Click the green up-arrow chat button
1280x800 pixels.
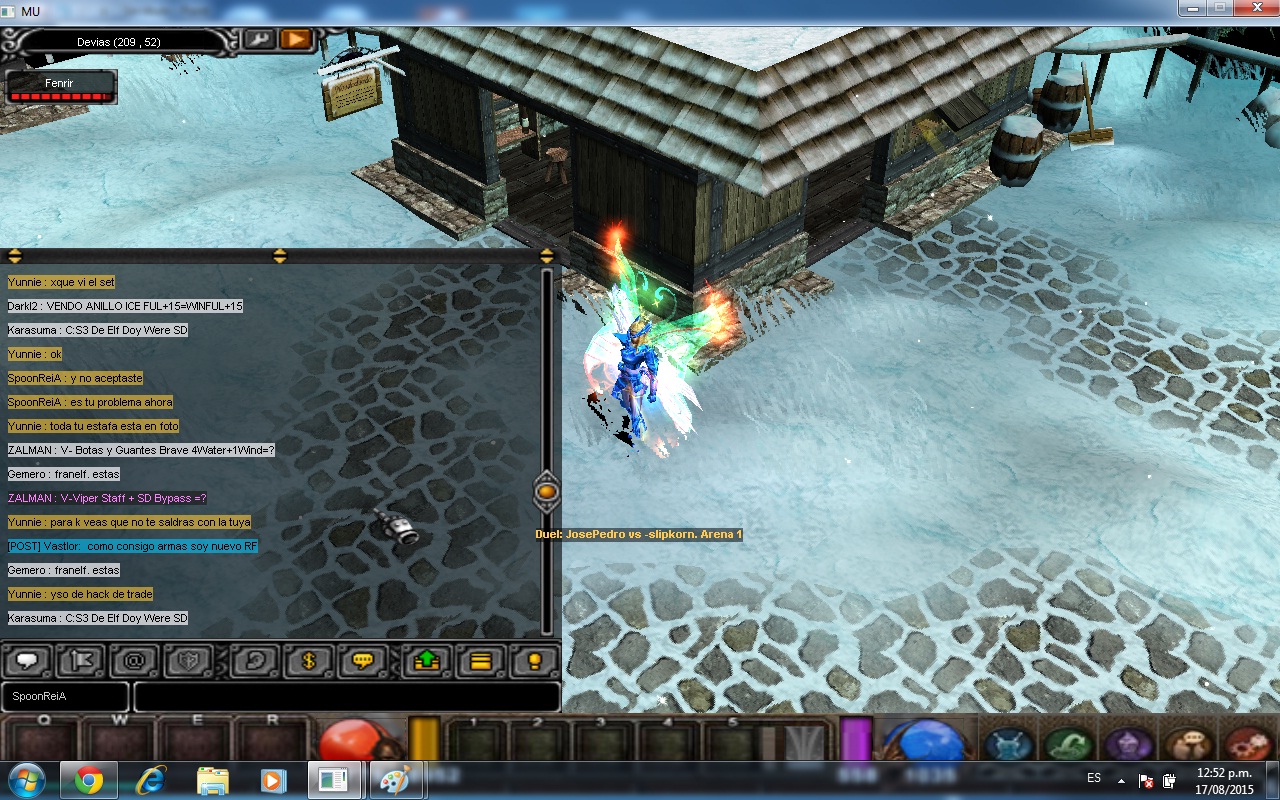427,661
